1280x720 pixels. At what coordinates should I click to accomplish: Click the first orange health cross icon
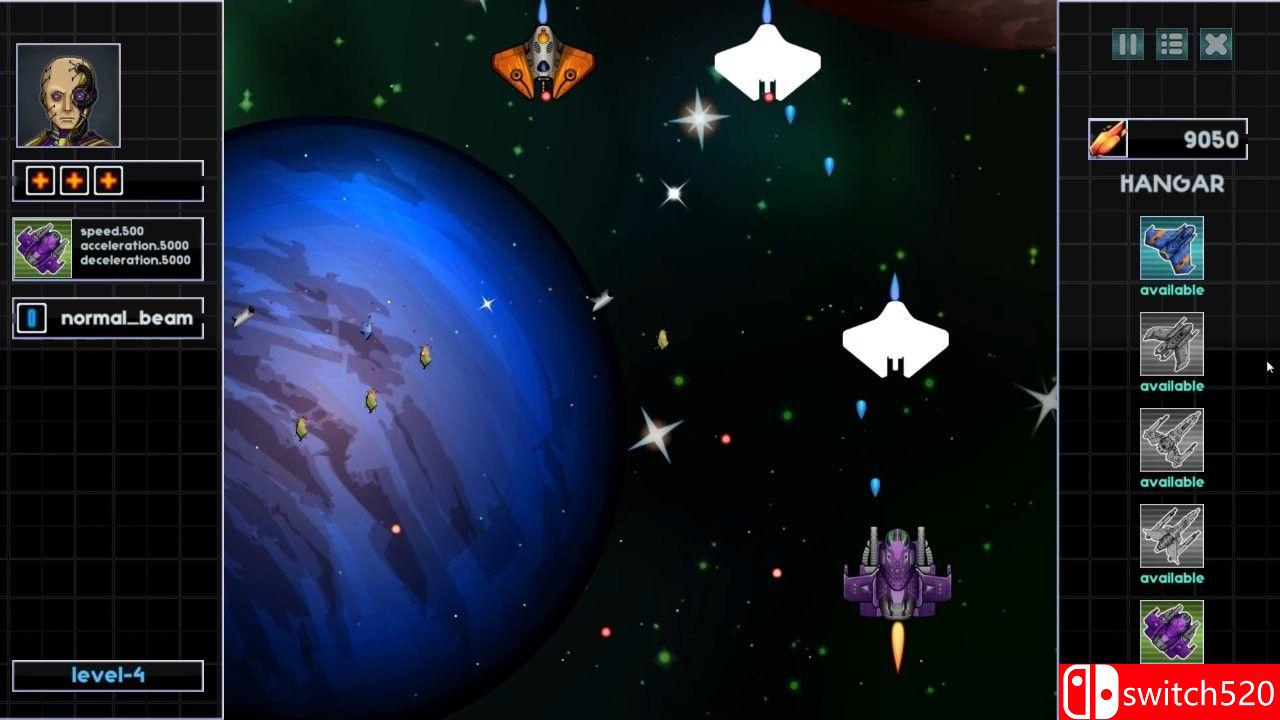(x=39, y=180)
